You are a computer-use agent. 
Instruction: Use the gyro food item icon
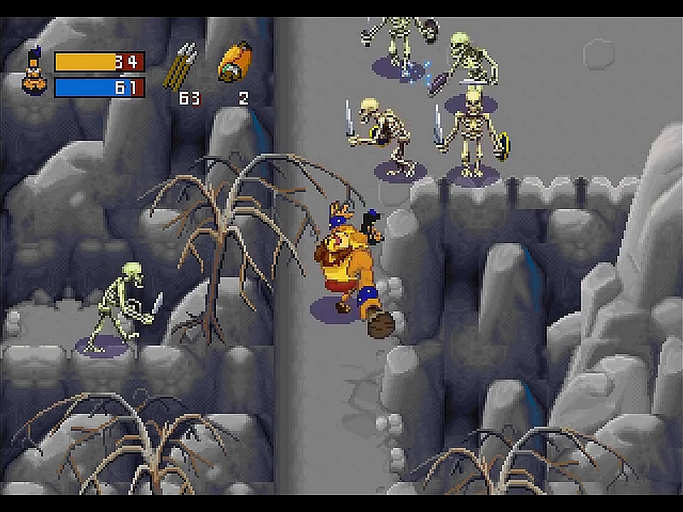click(236, 64)
